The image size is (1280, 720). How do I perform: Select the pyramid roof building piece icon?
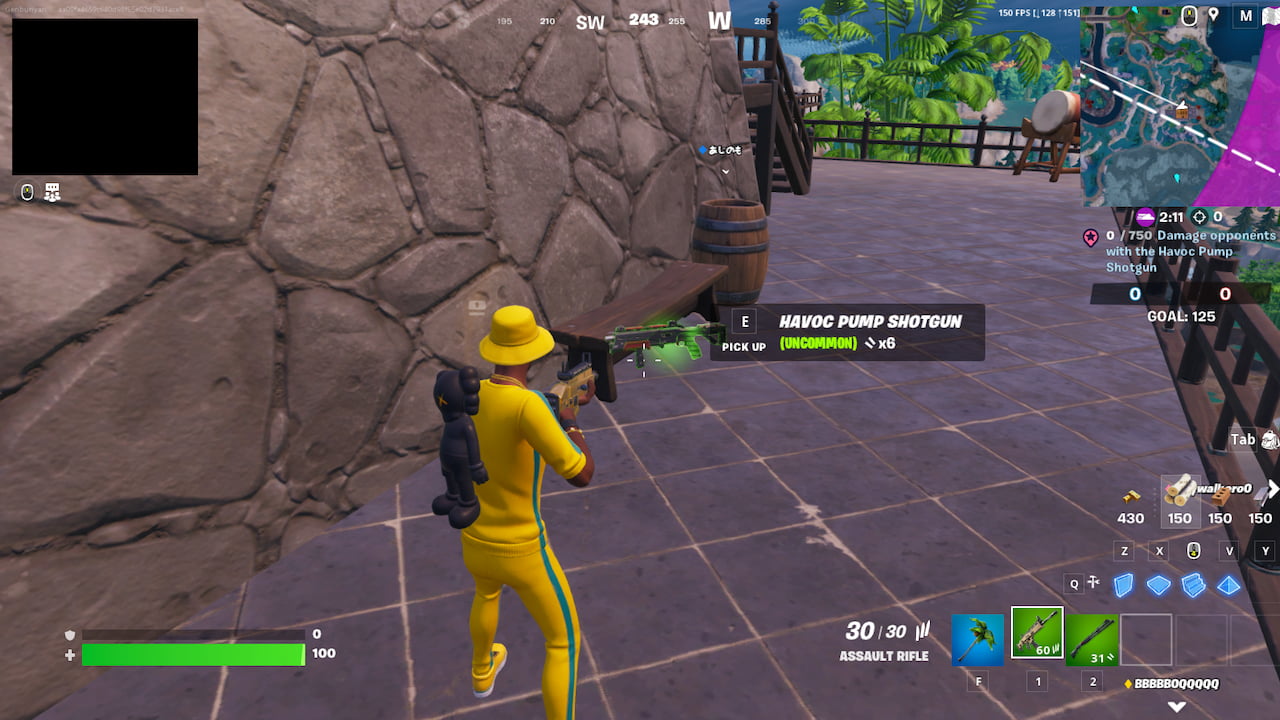[1228, 585]
